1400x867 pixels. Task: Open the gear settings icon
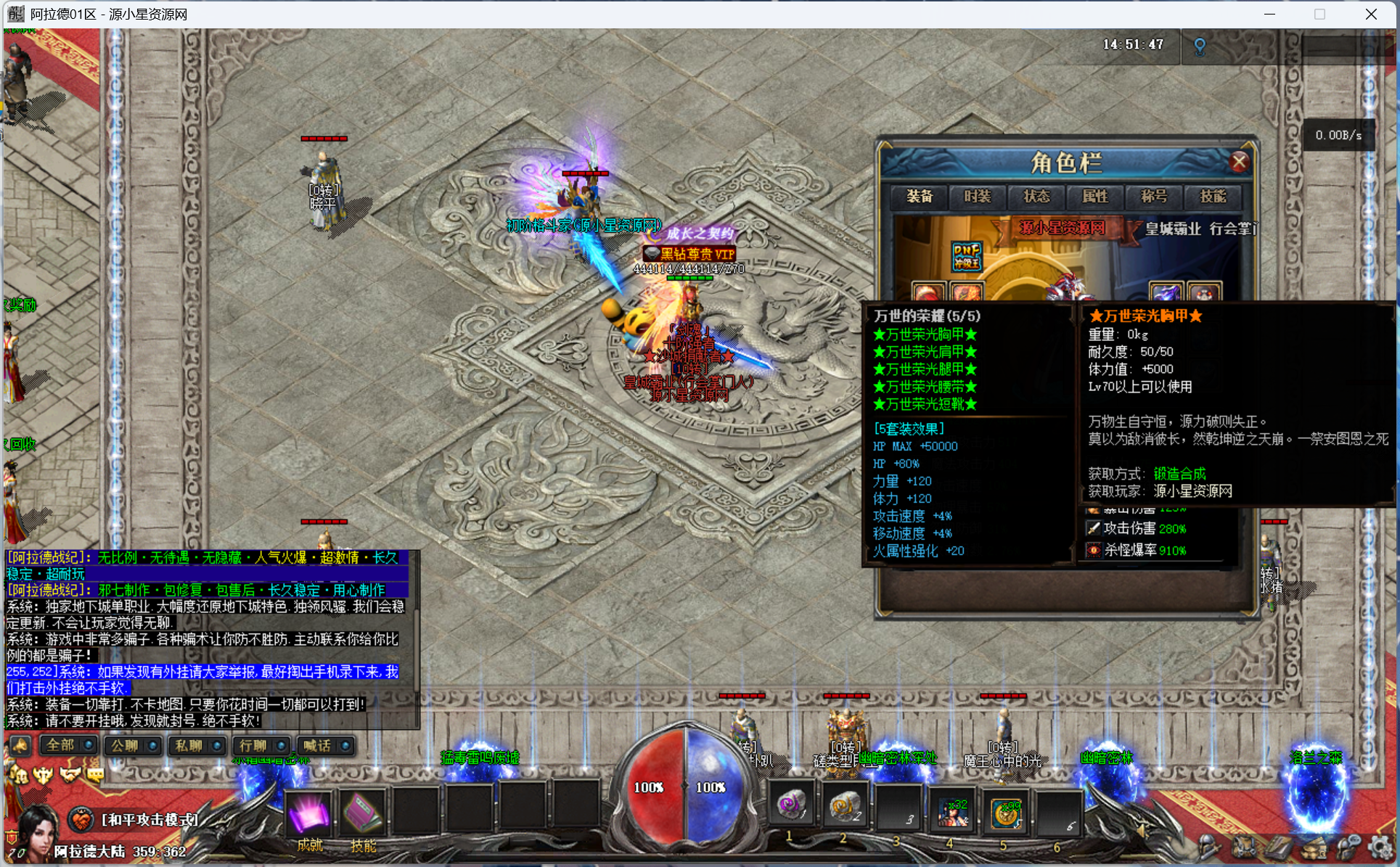[1380, 846]
